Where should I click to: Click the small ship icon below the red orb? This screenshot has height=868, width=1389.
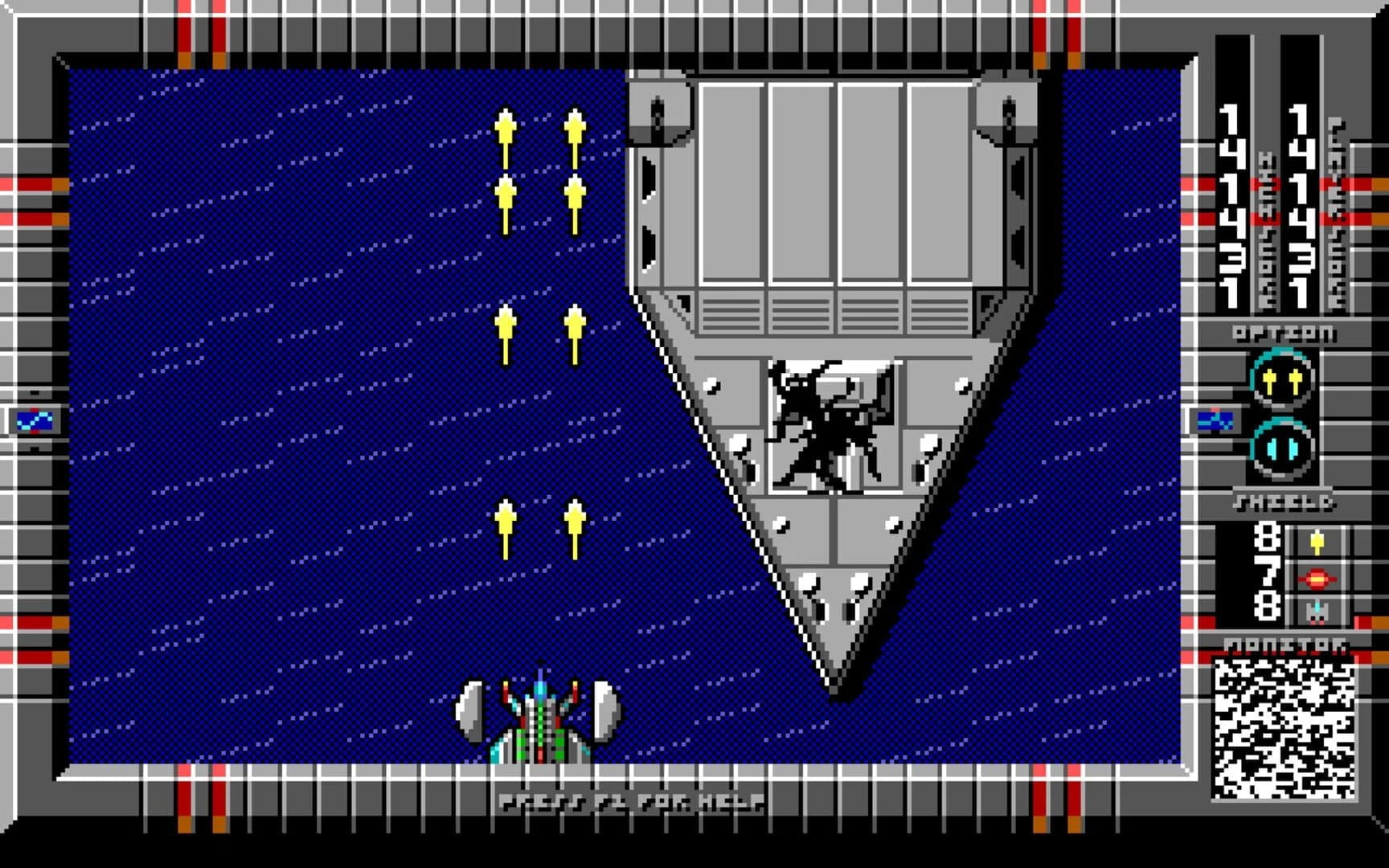1317,612
